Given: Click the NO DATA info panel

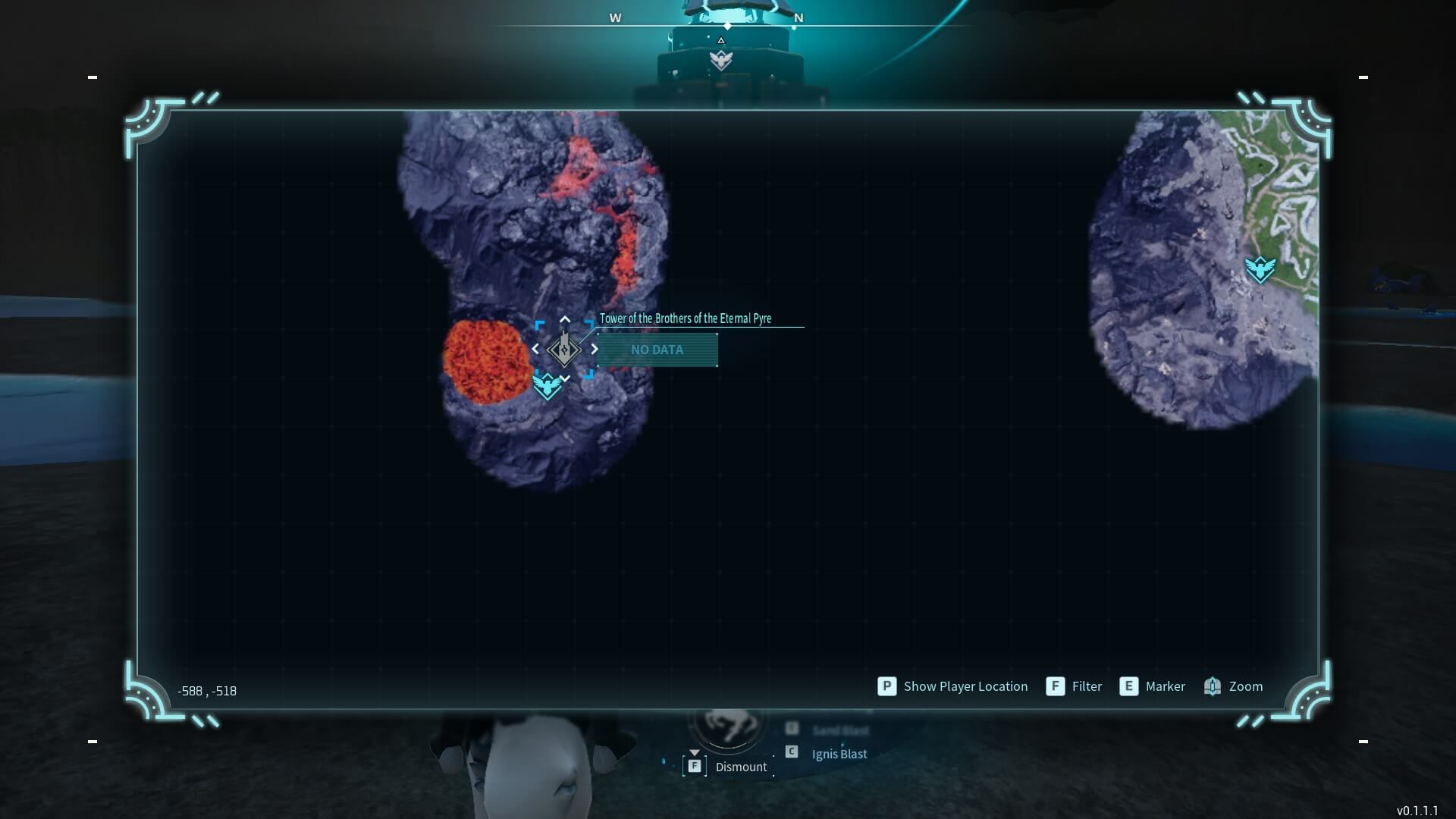Looking at the screenshot, I should (x=657, y=350).
